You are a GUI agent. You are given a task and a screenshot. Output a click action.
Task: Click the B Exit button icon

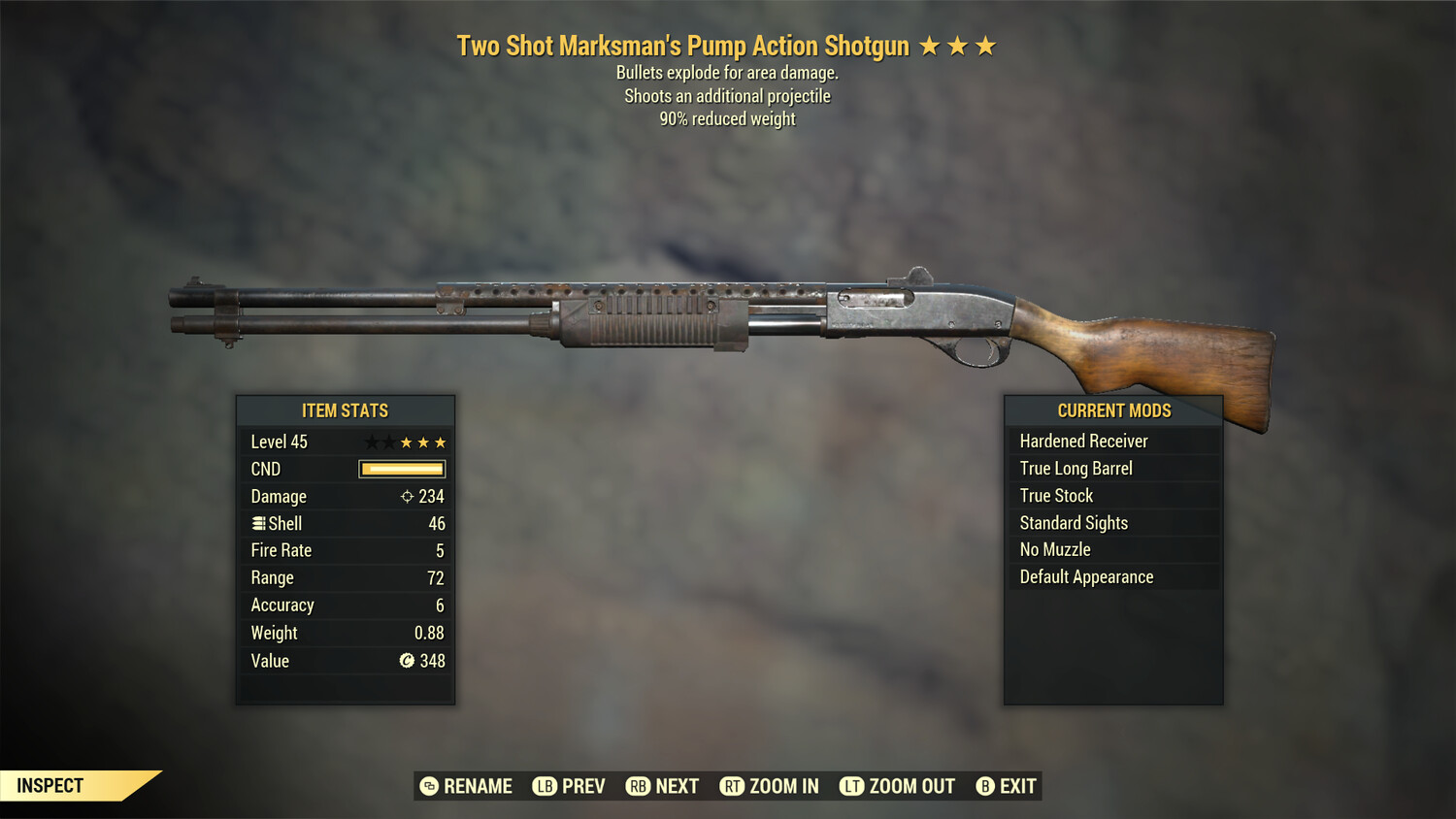pos(985,786)
